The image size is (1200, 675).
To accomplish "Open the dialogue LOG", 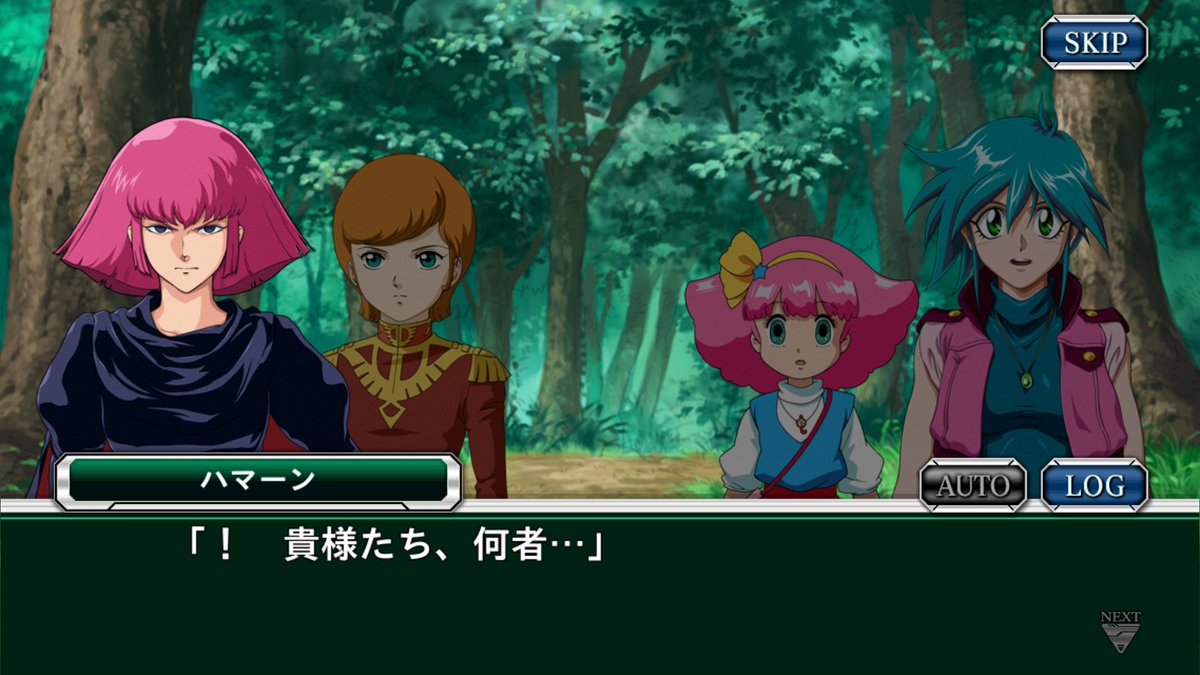I will point(1094,486).
